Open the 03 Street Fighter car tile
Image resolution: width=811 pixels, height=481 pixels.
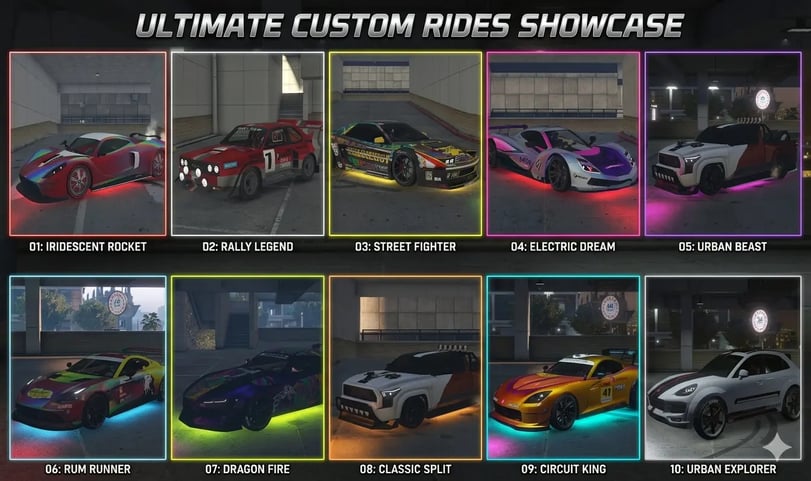(405, 144)
